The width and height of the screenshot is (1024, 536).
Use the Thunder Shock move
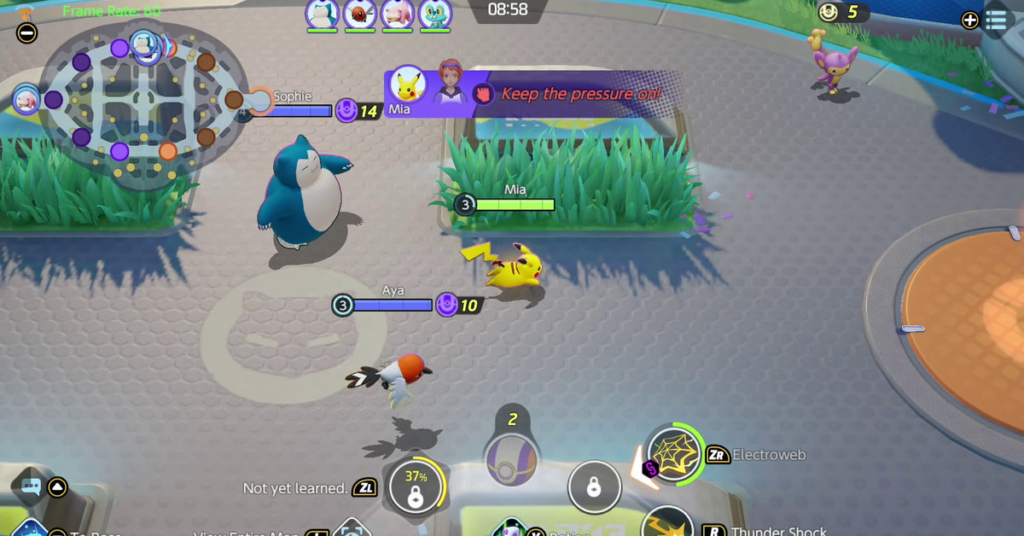667,525
